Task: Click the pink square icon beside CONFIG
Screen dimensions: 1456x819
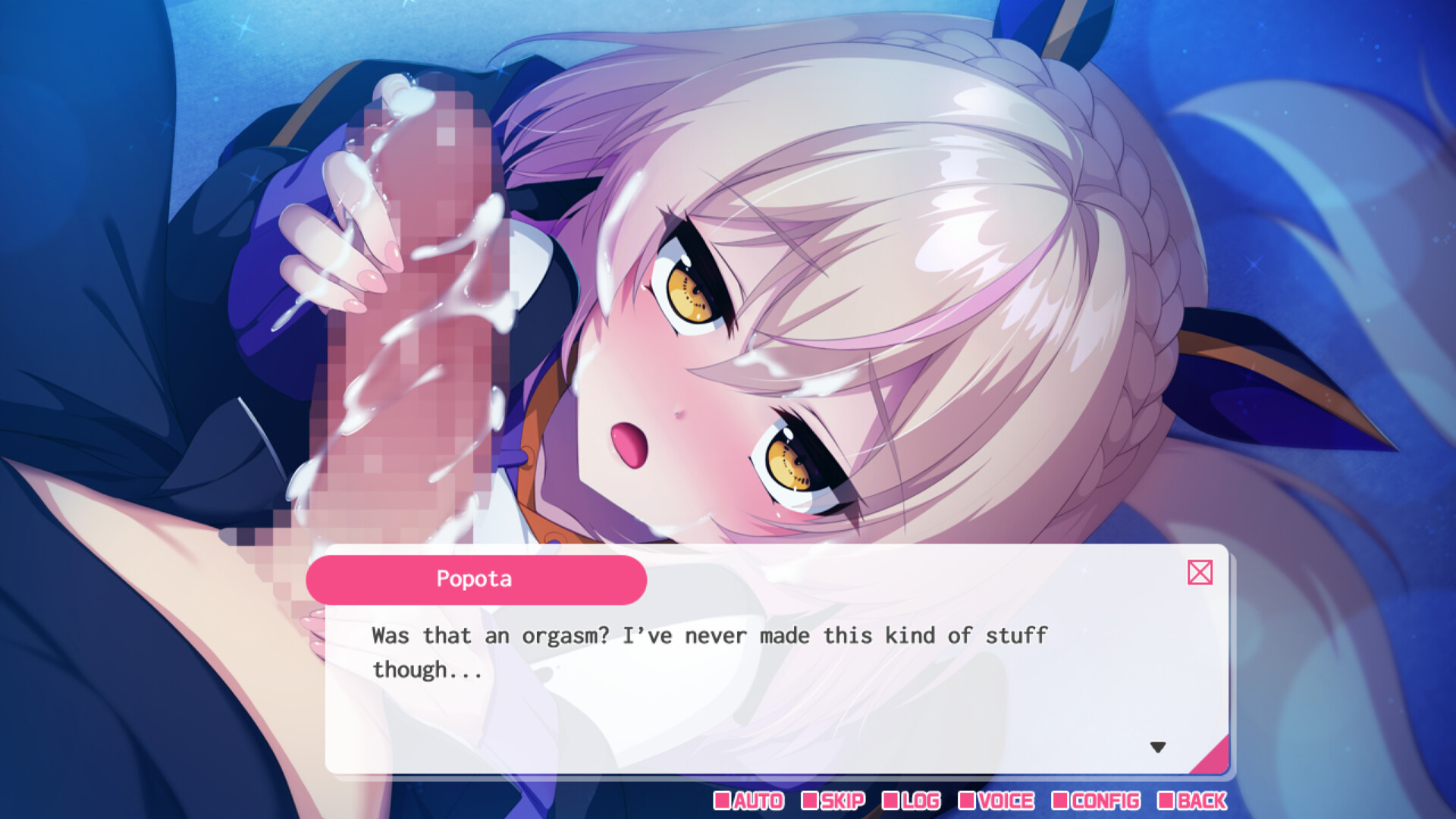Action: tap(1062, 801)
